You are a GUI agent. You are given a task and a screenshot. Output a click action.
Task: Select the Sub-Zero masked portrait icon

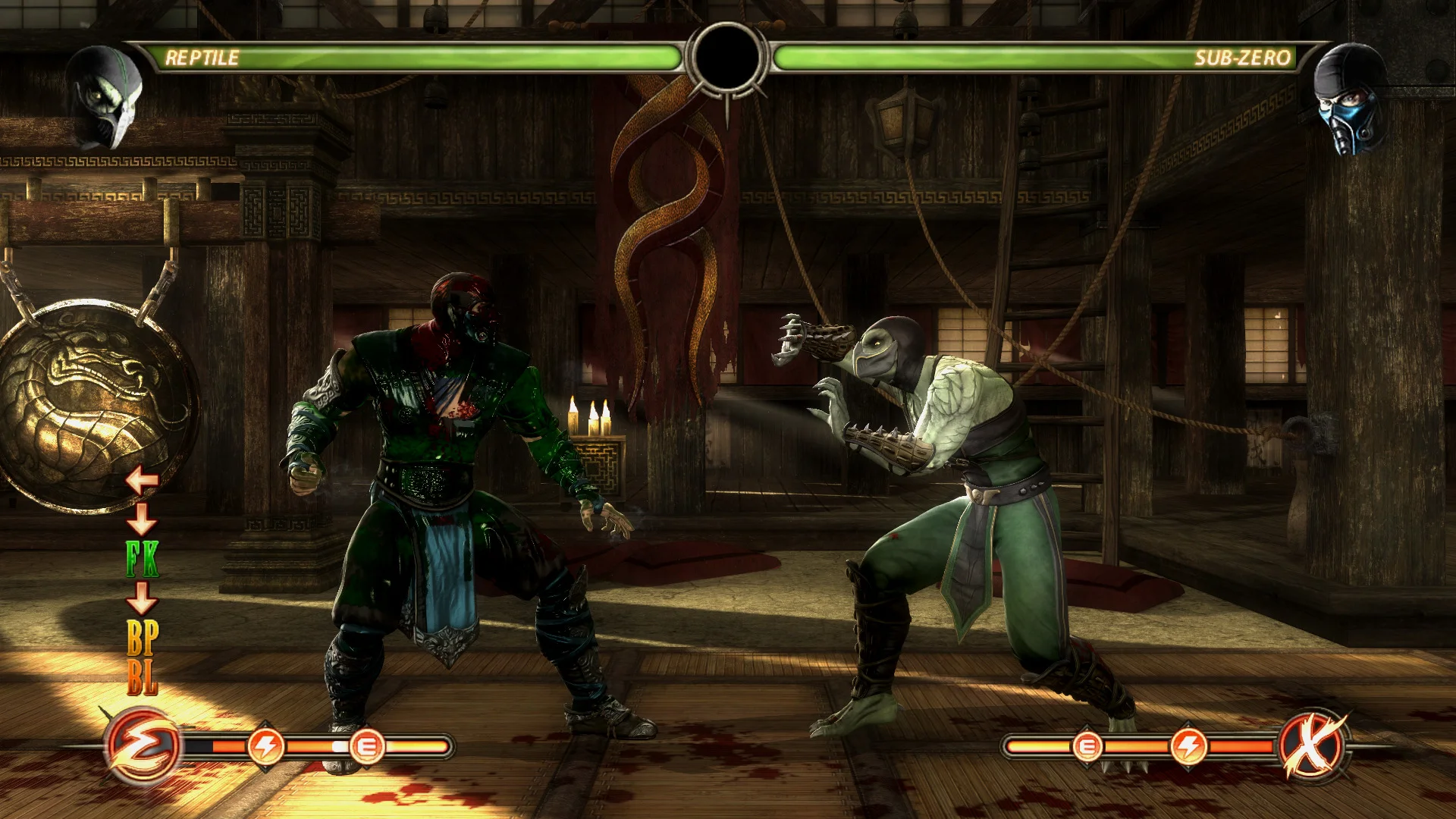(x=1350, y=99)
